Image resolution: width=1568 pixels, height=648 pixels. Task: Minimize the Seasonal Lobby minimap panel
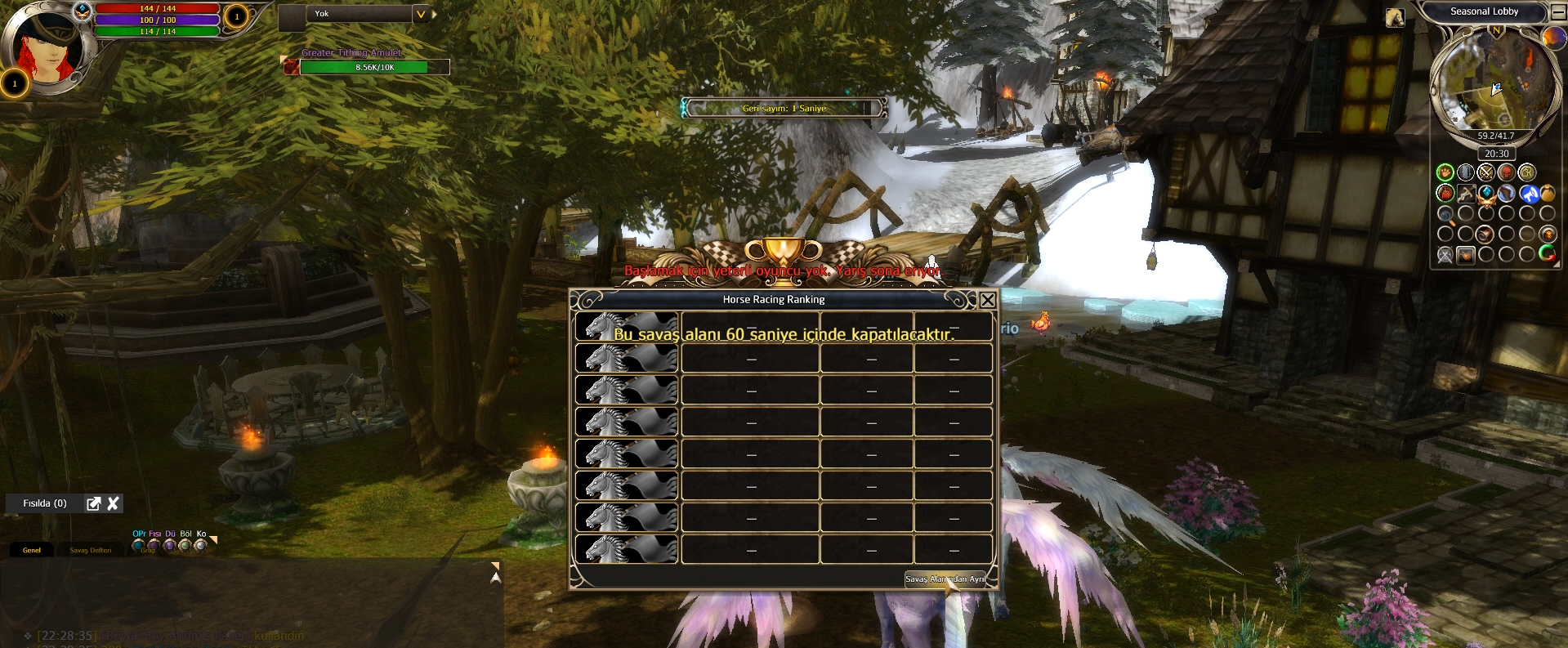tap(1558, 11)
